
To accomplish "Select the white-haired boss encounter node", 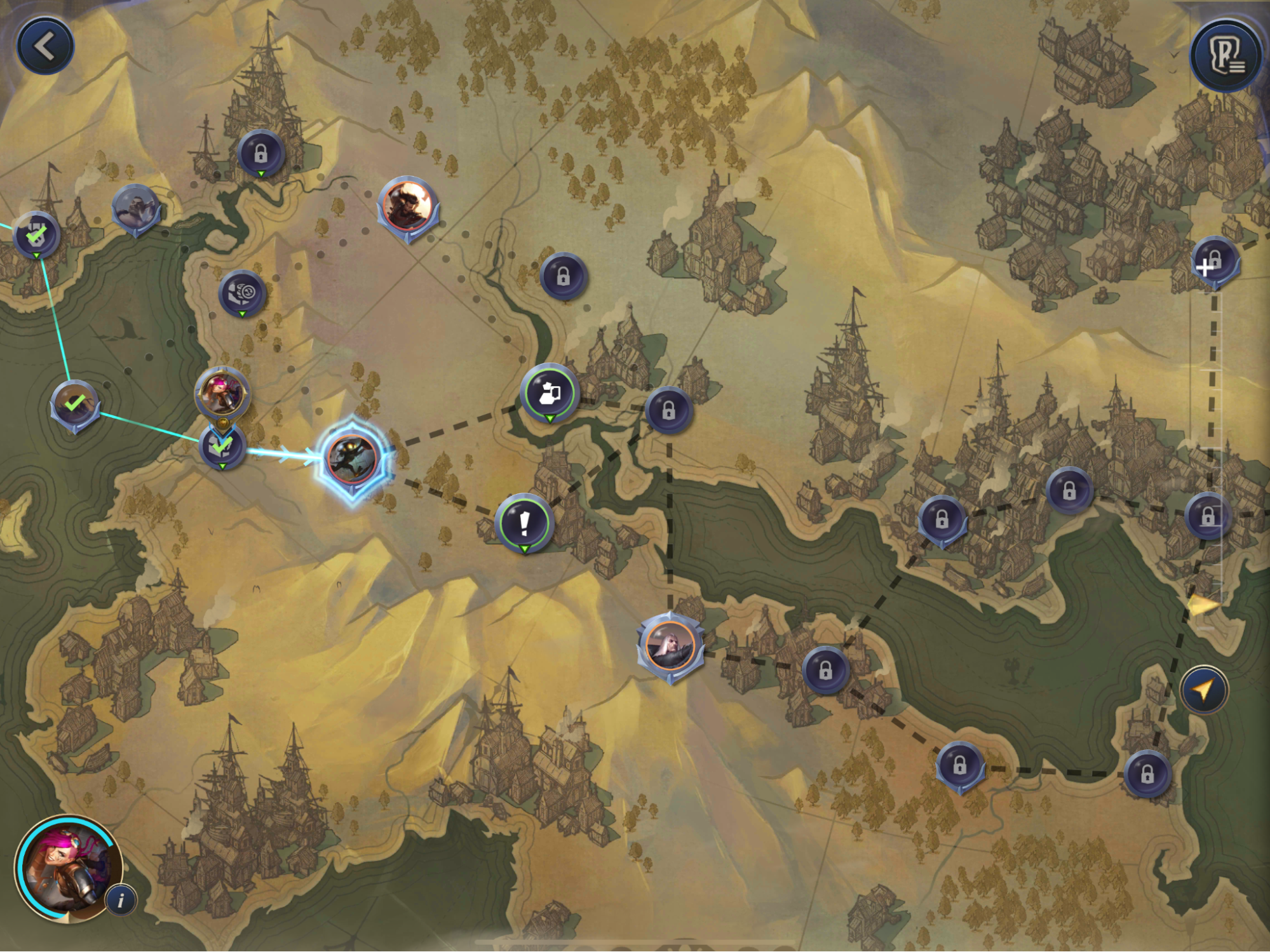I will (x=670, y=645).
